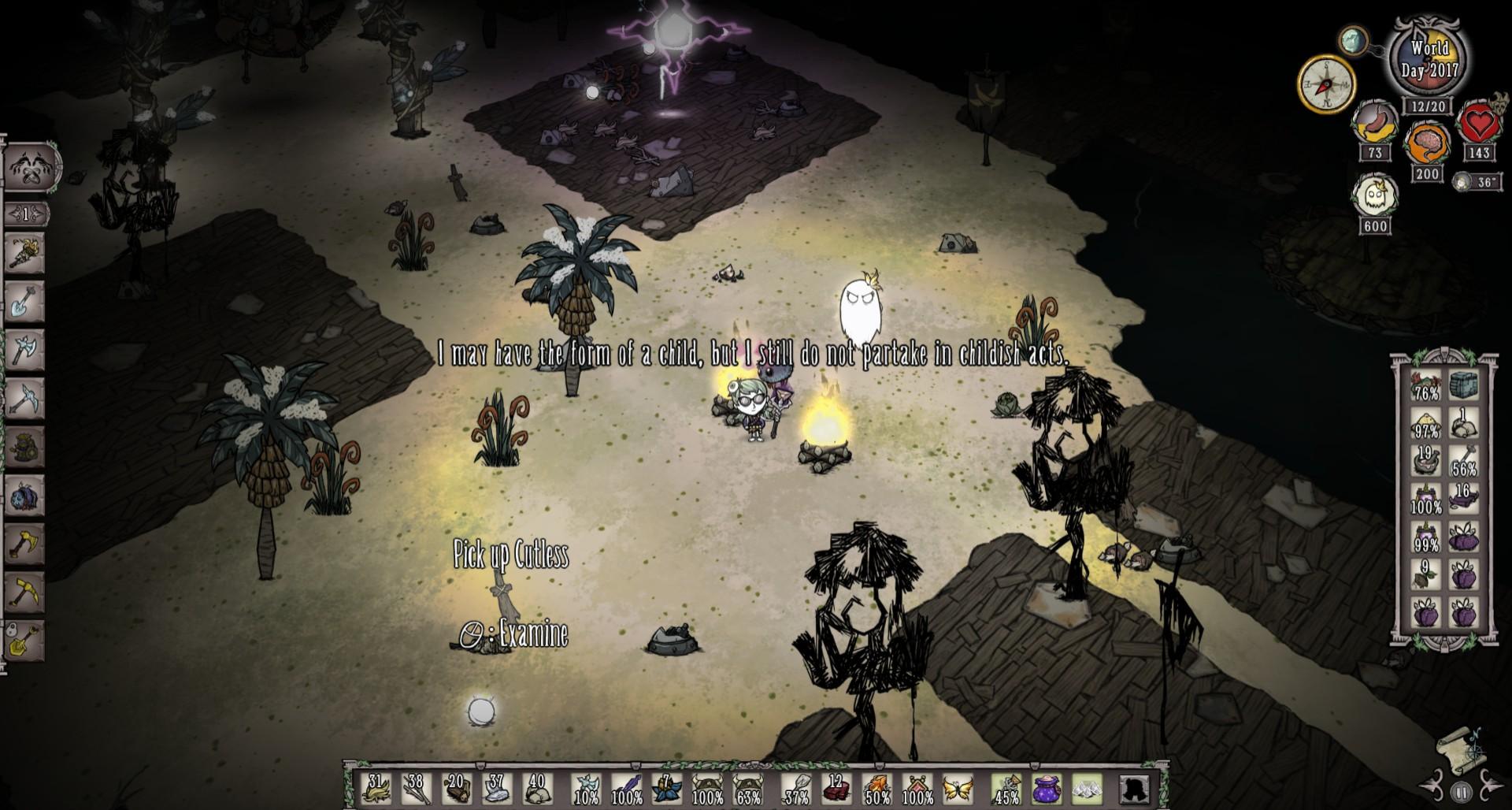Choose the golden pickaxe crafting slot
1512x810 pixels.
[x=24, y=591]
